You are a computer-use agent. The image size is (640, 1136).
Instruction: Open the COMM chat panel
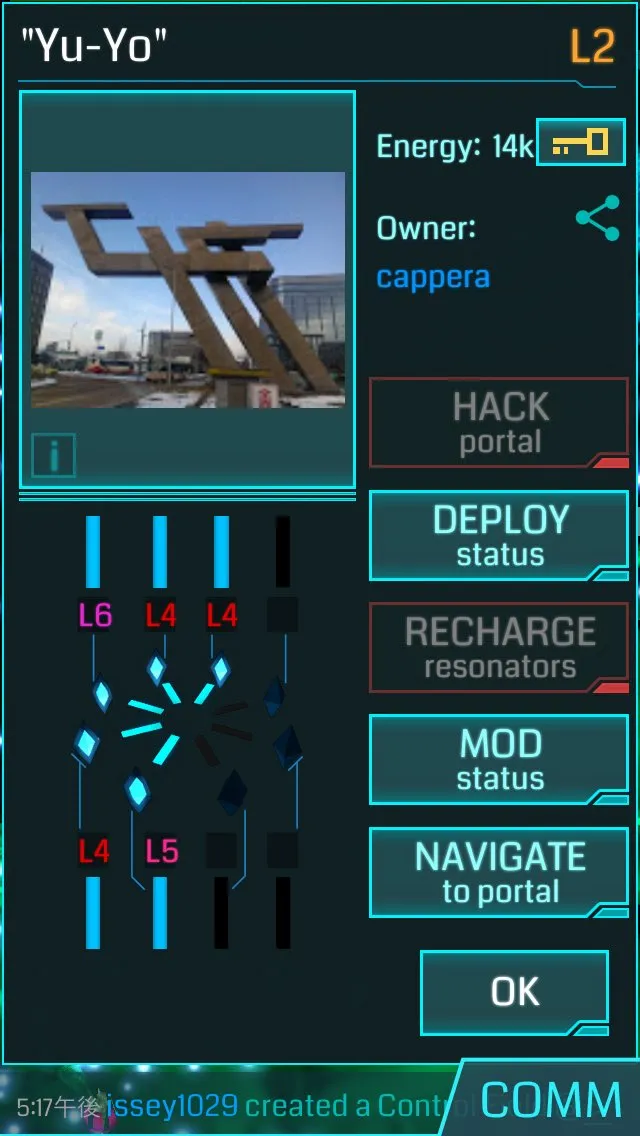coord(551,1100)
